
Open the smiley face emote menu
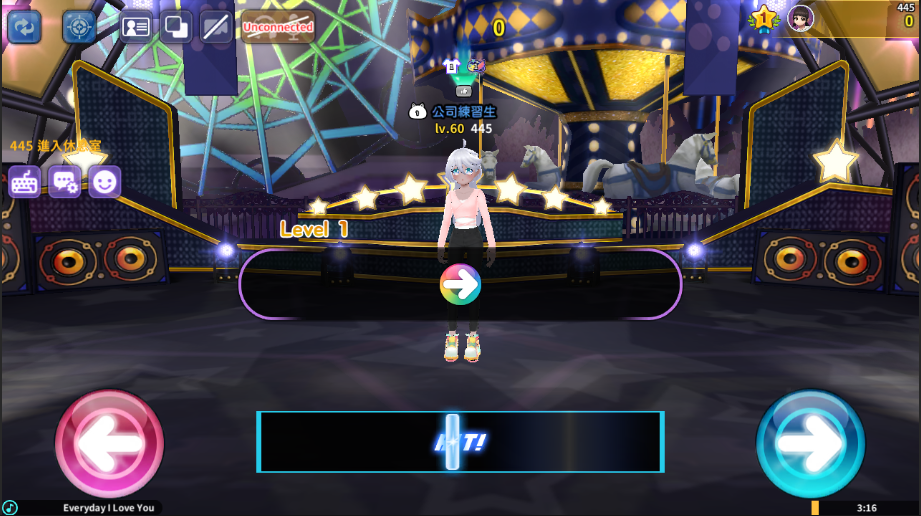point(105,182)
